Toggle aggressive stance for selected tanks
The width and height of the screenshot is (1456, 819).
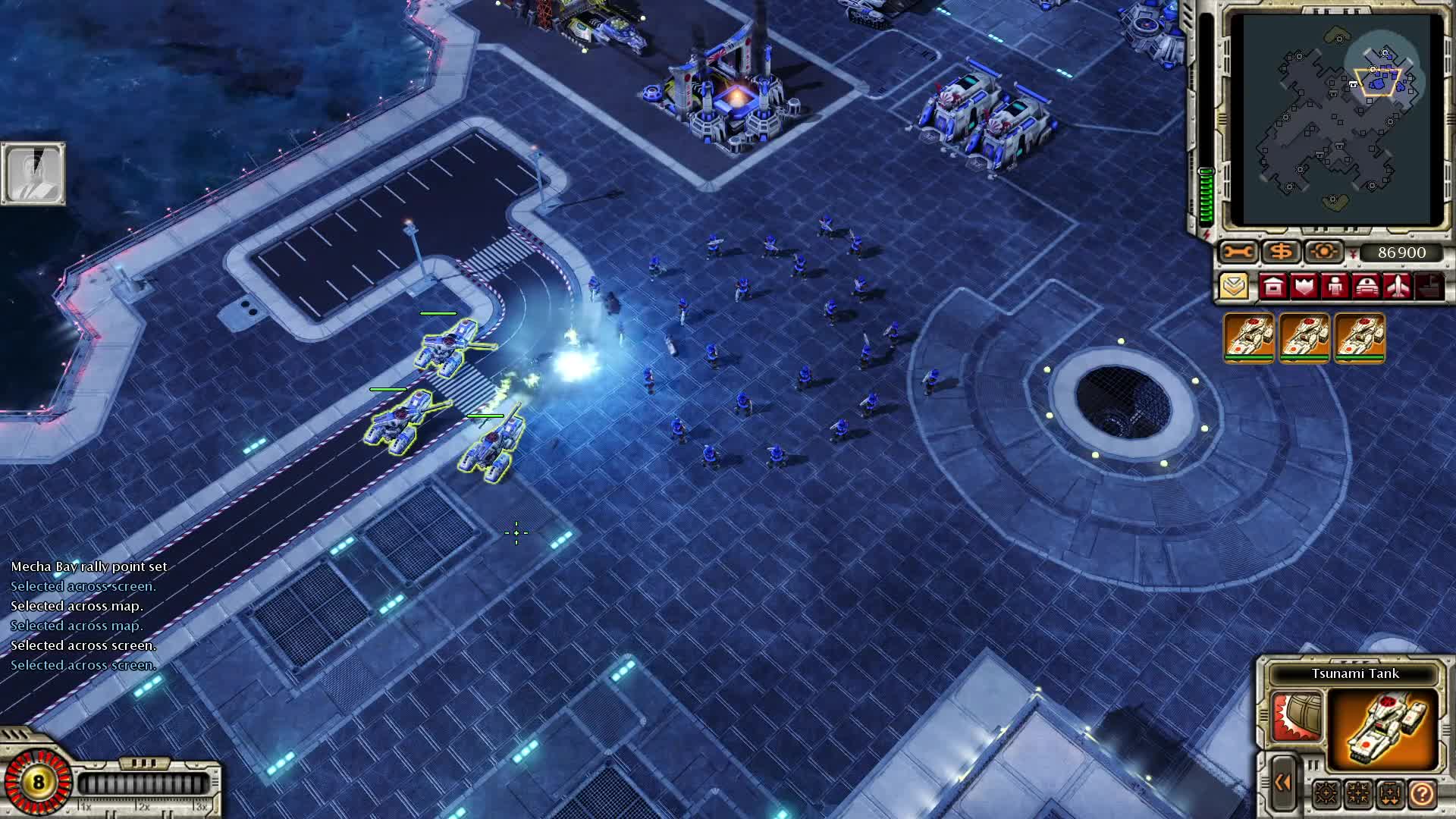click(1326, 793)
